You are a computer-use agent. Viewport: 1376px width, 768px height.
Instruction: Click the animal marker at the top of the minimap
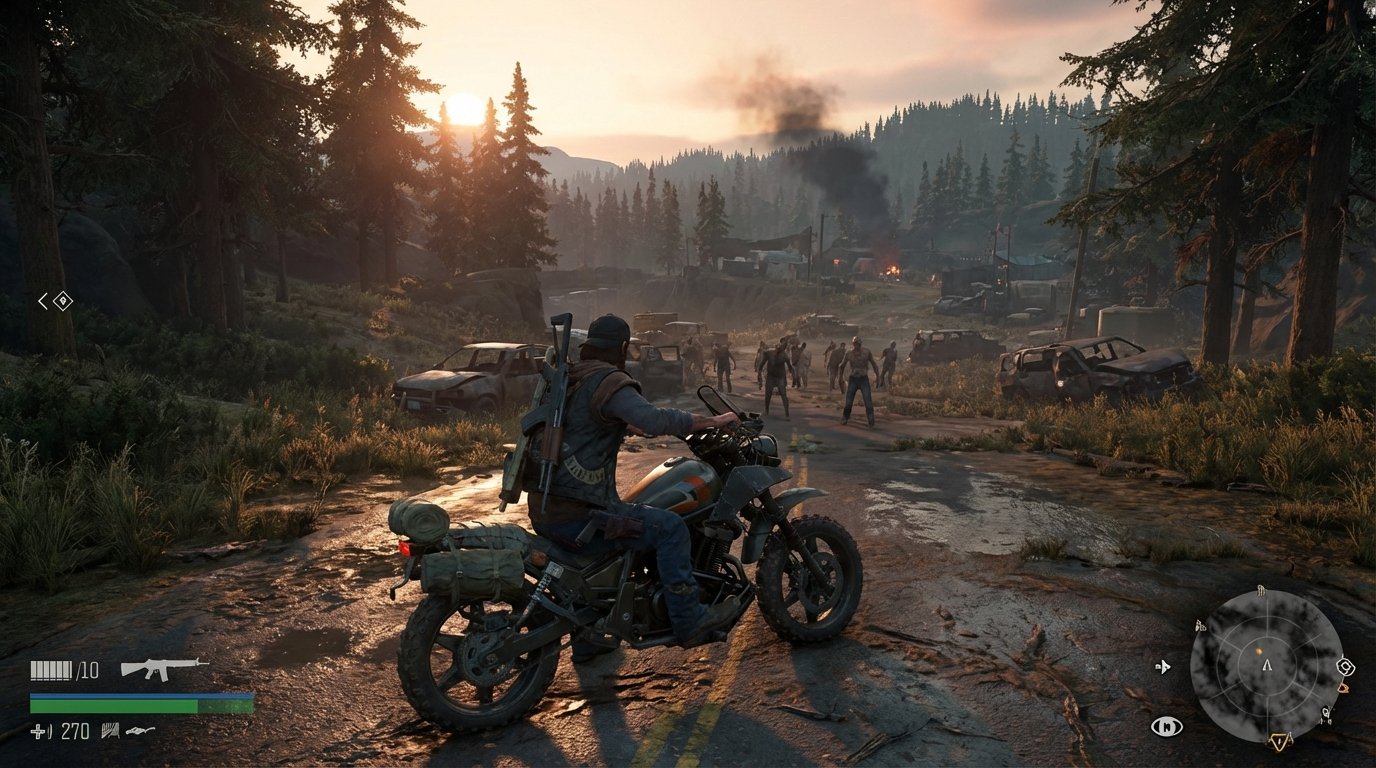tap(1261, 591)
